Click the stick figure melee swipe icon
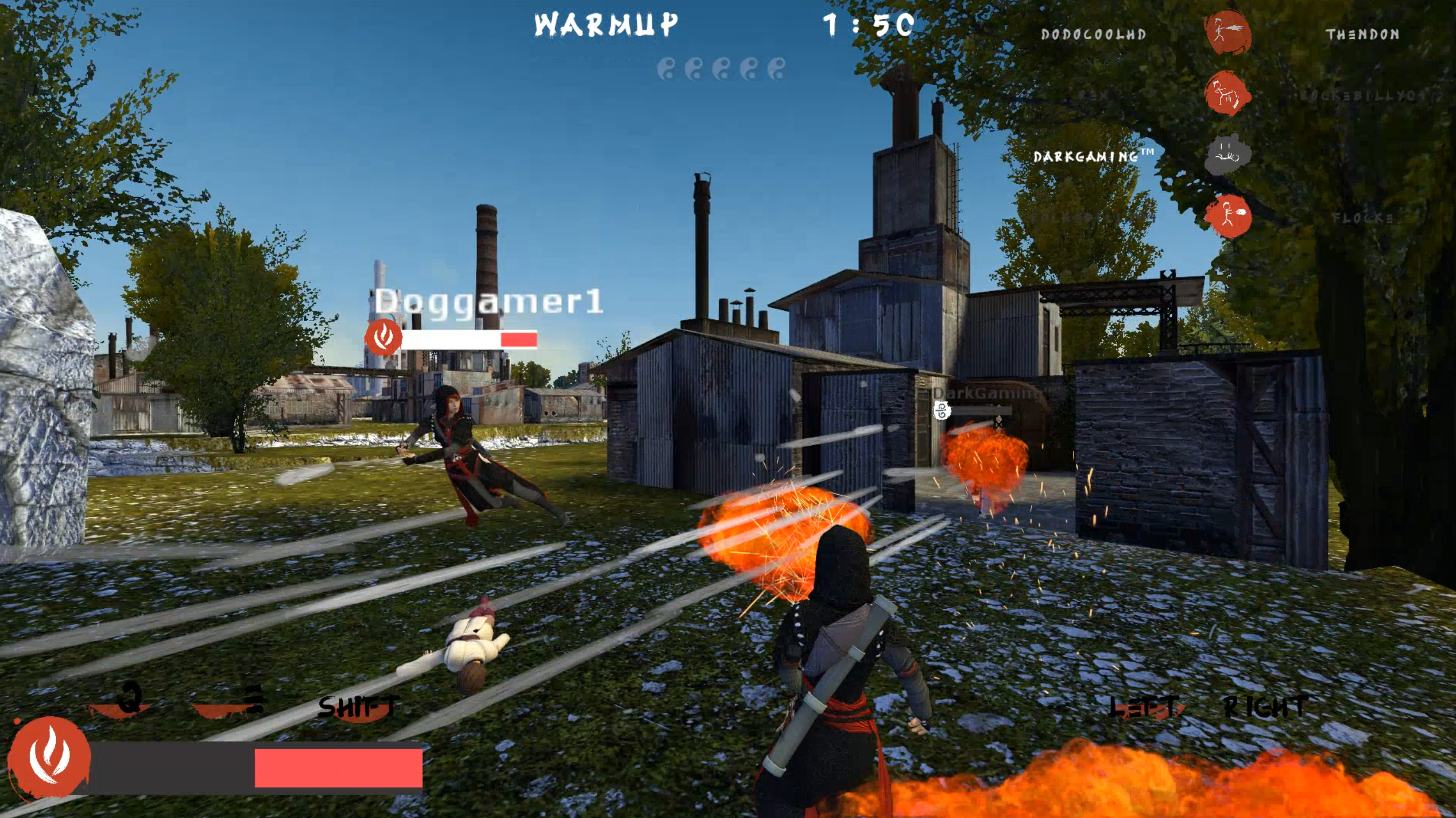Image resolution: width=1456 pixels, height=818 pixels. [1228, 93]
